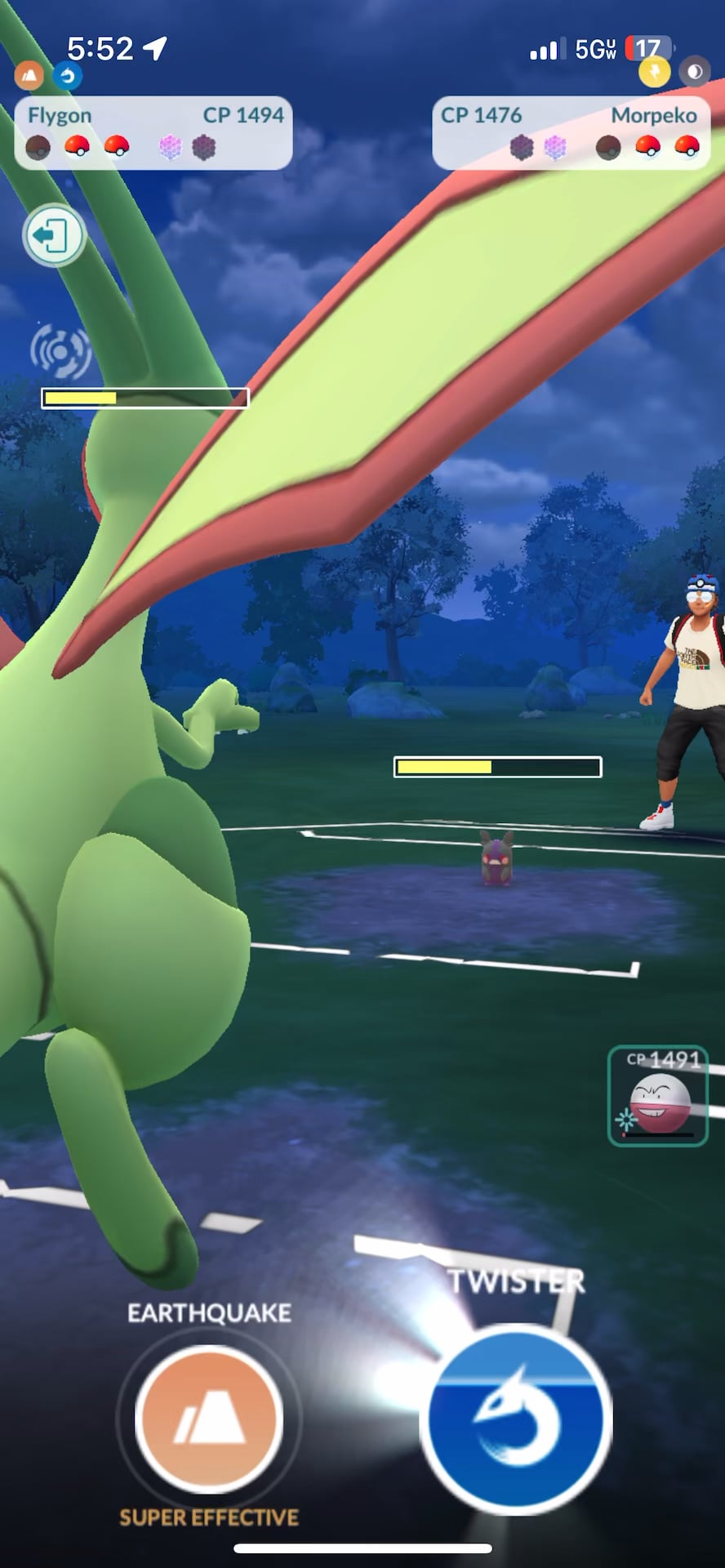Screen dimensions: 725x1568
Task: Unleash the Twister charged attack
Action: 516,1419
